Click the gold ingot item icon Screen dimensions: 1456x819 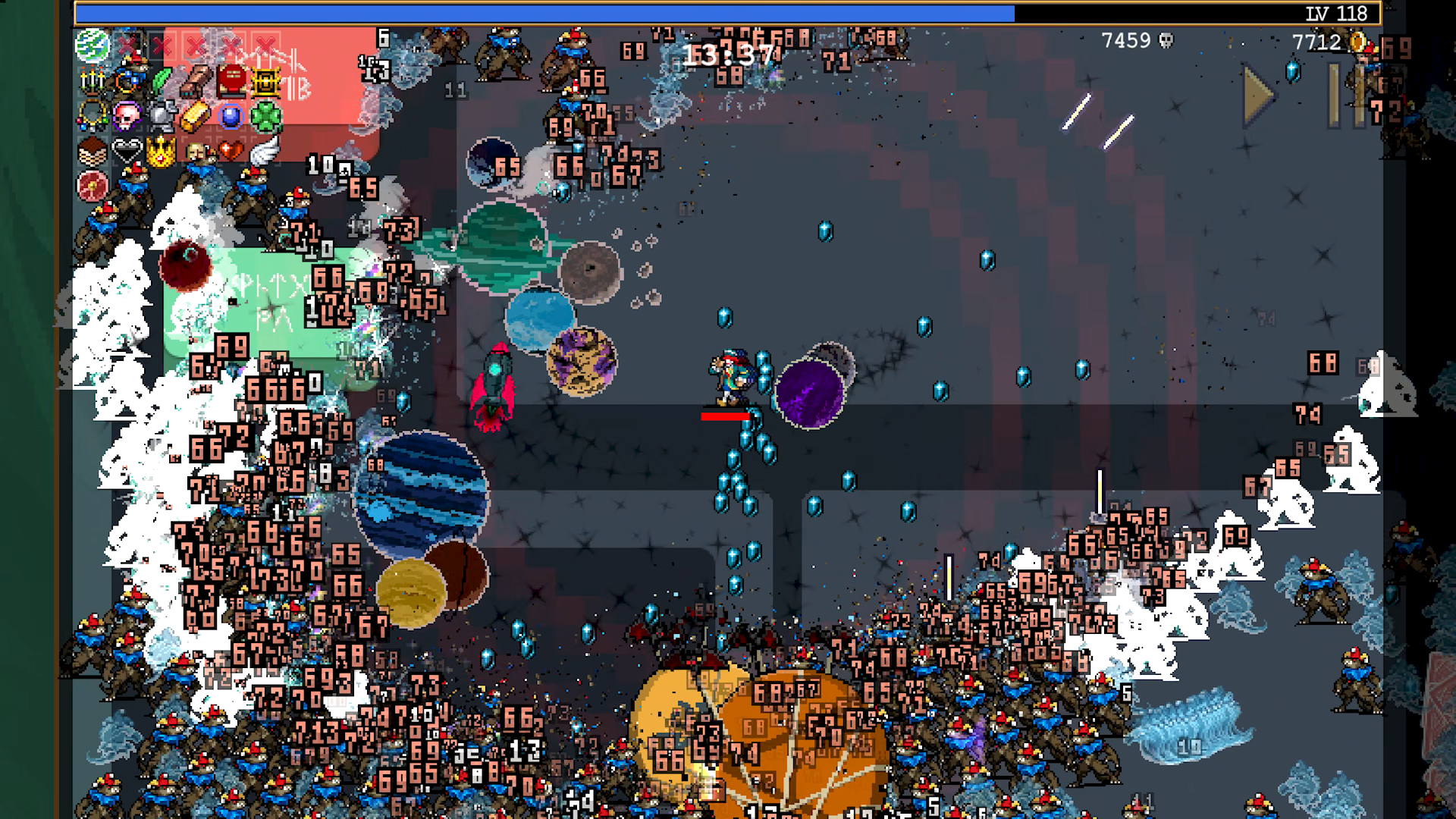pyautogui.click(x=194, y=117)
